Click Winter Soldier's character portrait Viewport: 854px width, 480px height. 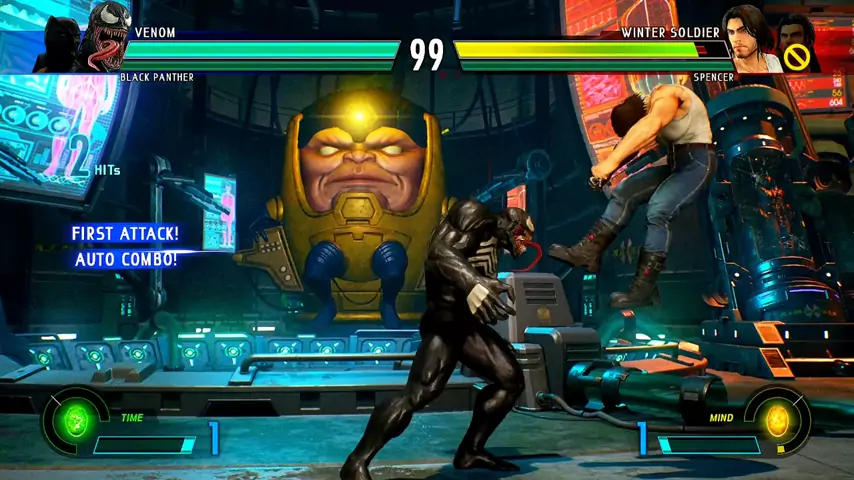(x=750, y=38)
